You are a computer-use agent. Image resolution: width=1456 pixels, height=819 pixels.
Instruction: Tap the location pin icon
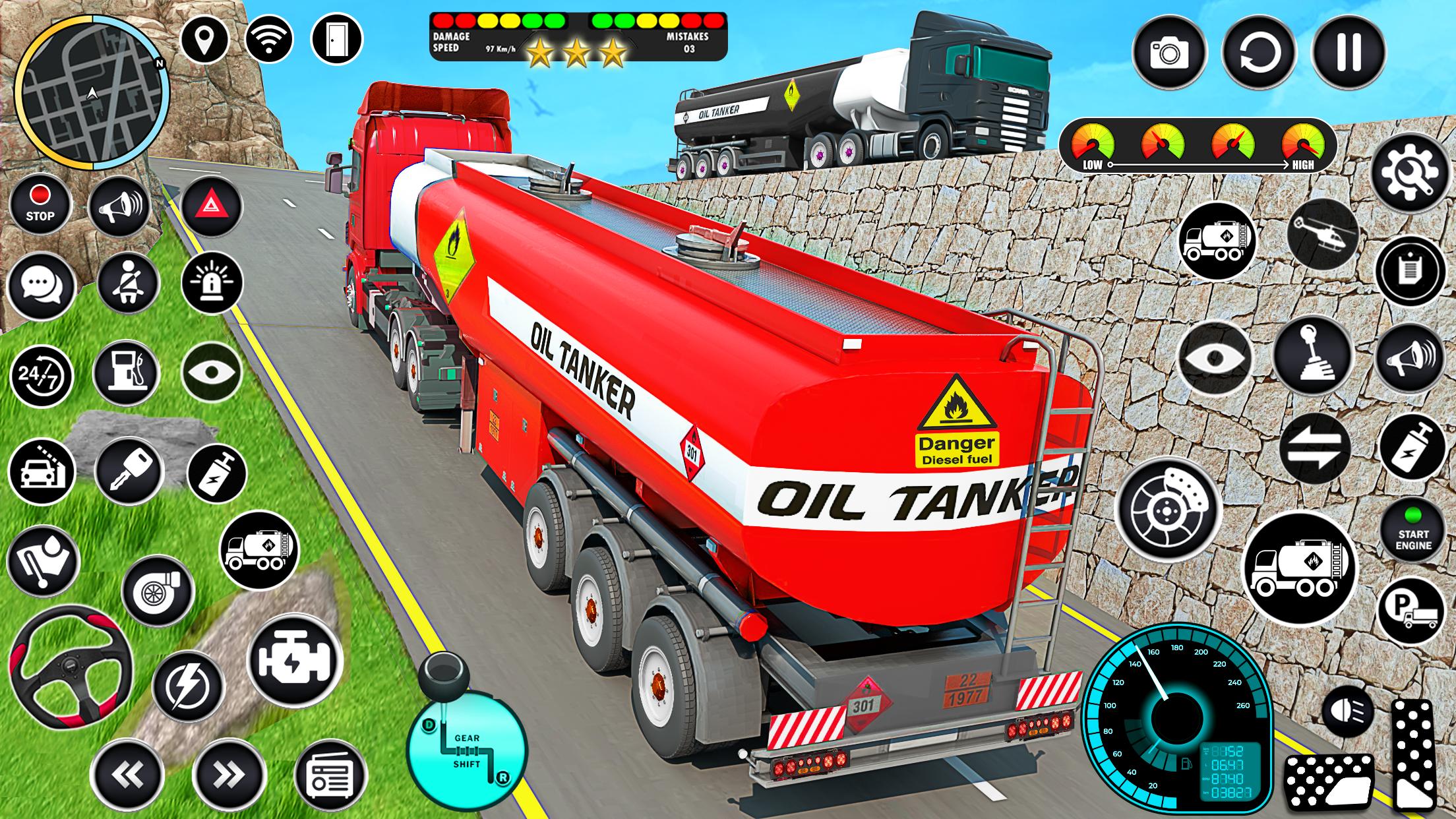(204, 39)
